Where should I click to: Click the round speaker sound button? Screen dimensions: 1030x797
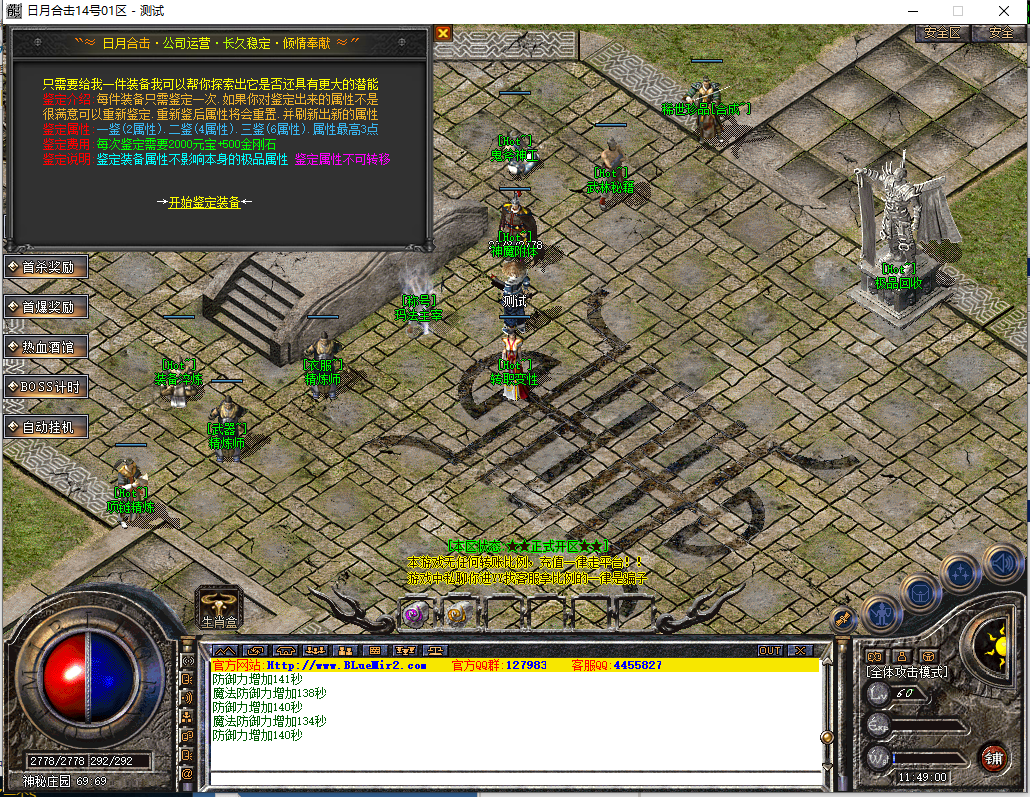[x=1000, y=565]
